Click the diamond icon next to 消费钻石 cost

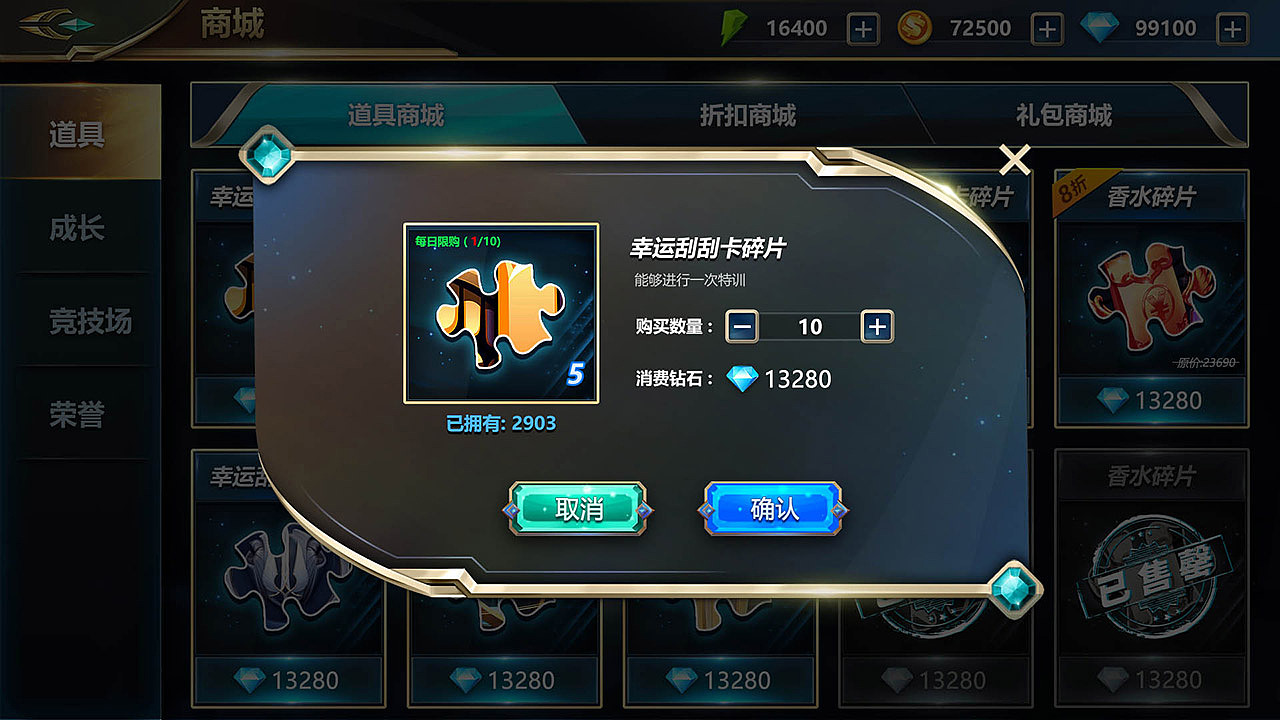(x=741, y=380)
